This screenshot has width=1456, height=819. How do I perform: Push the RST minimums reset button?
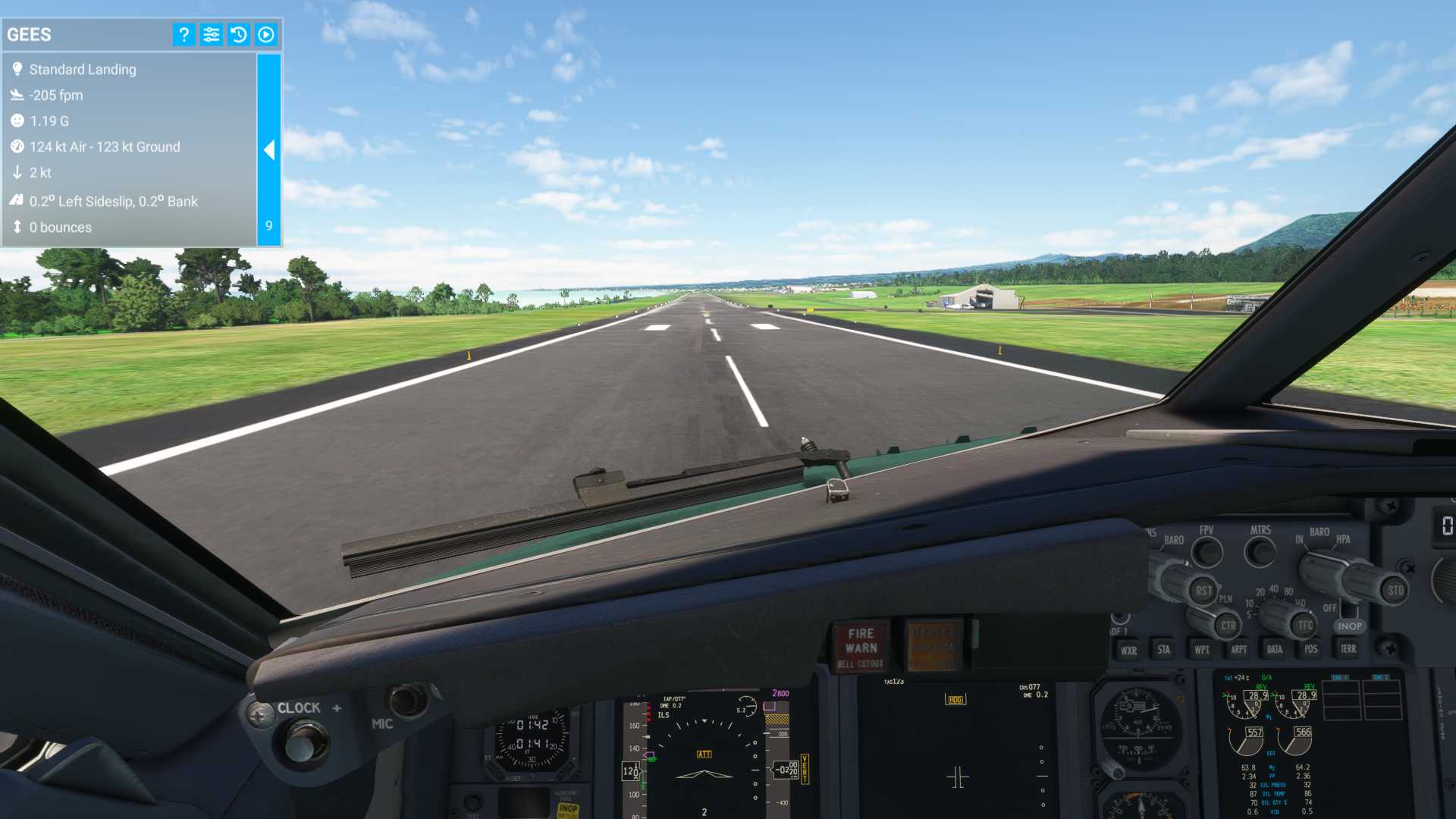[x=1203, y=590]
